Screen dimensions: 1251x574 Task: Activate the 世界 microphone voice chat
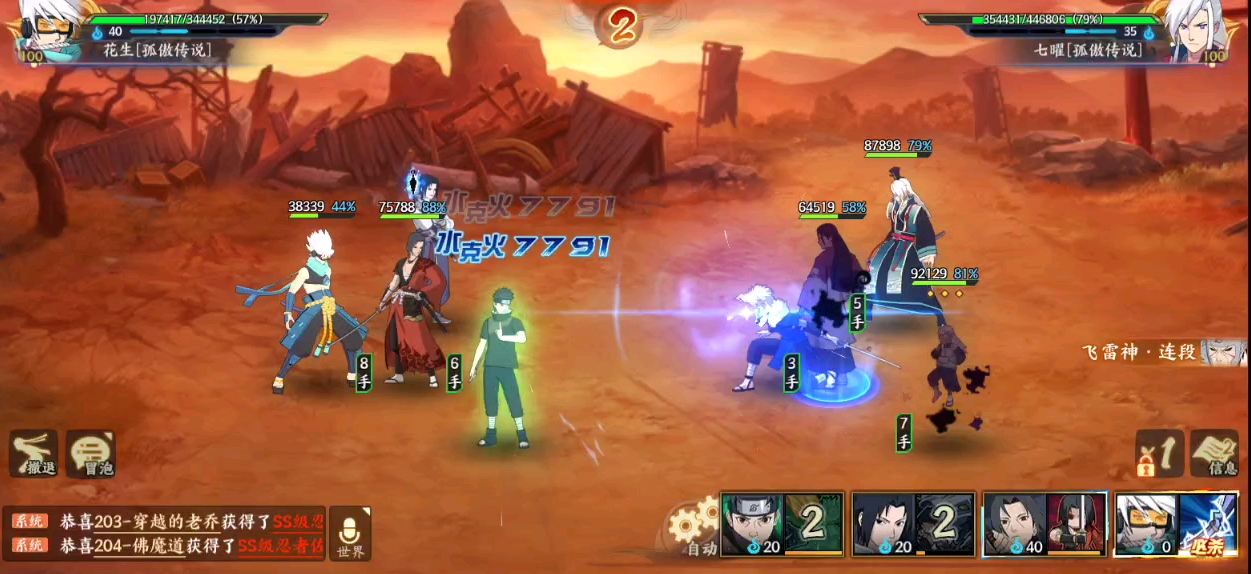(x=350, y=531)
